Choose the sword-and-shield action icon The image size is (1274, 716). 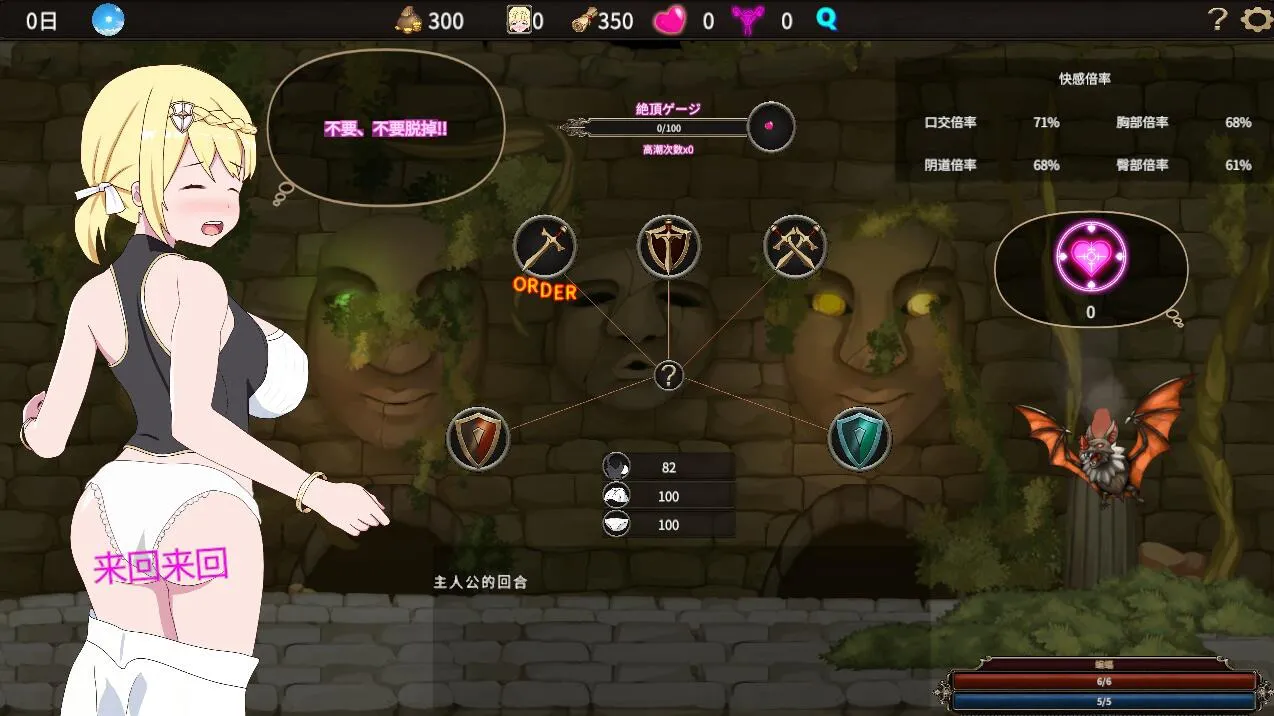coord(669,247)
